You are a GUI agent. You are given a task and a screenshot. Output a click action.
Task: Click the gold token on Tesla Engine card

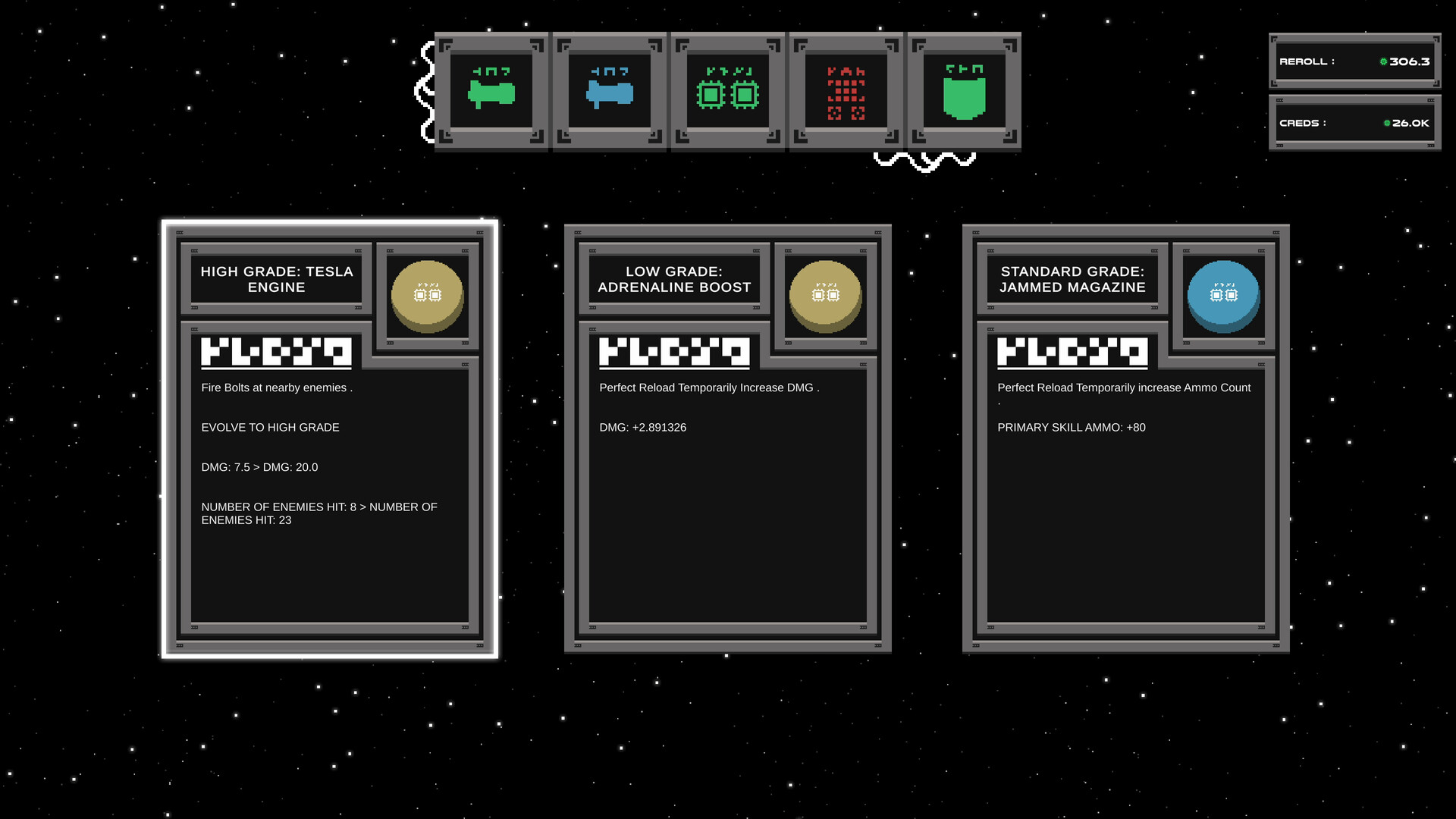coord(427,294)
